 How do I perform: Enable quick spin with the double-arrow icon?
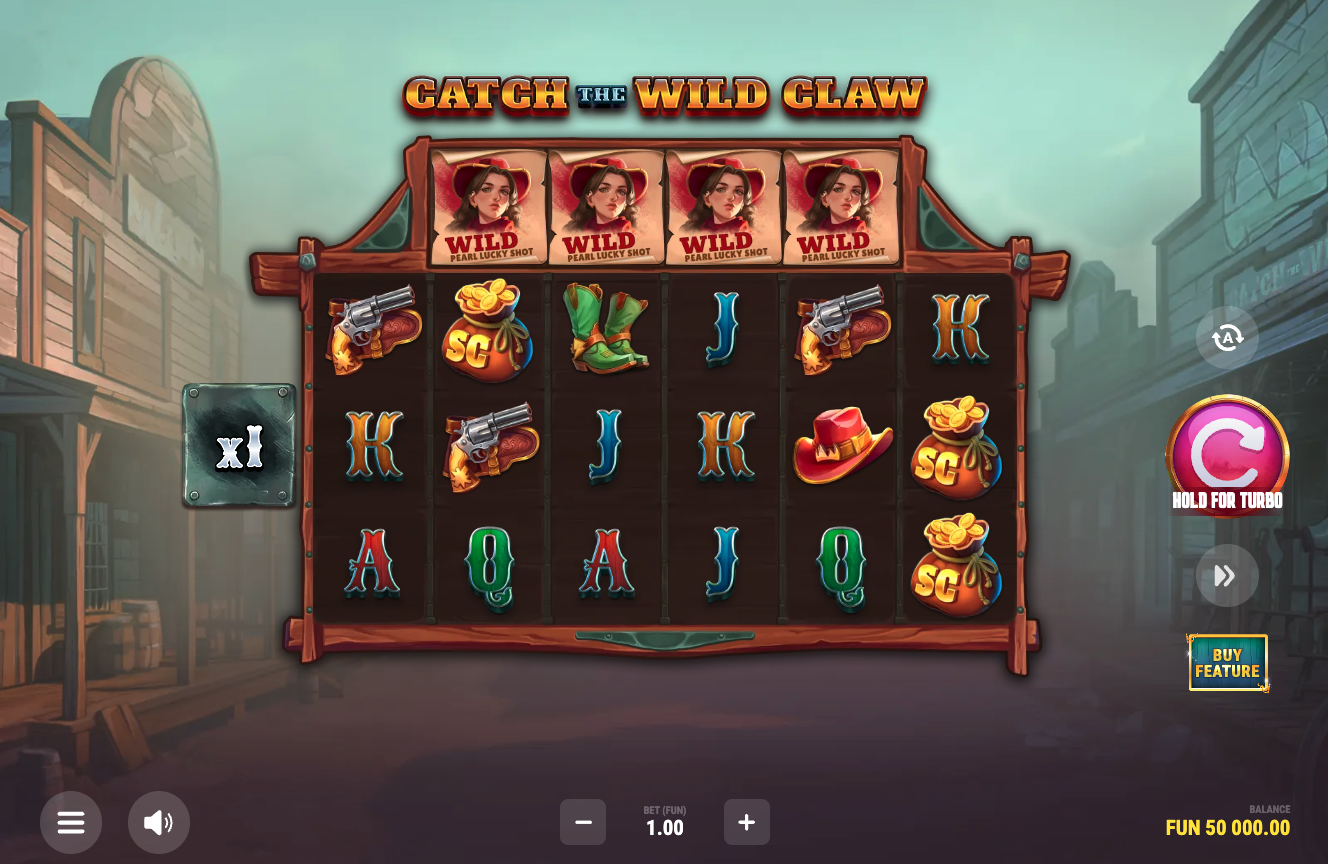[x=1227, y=575]
